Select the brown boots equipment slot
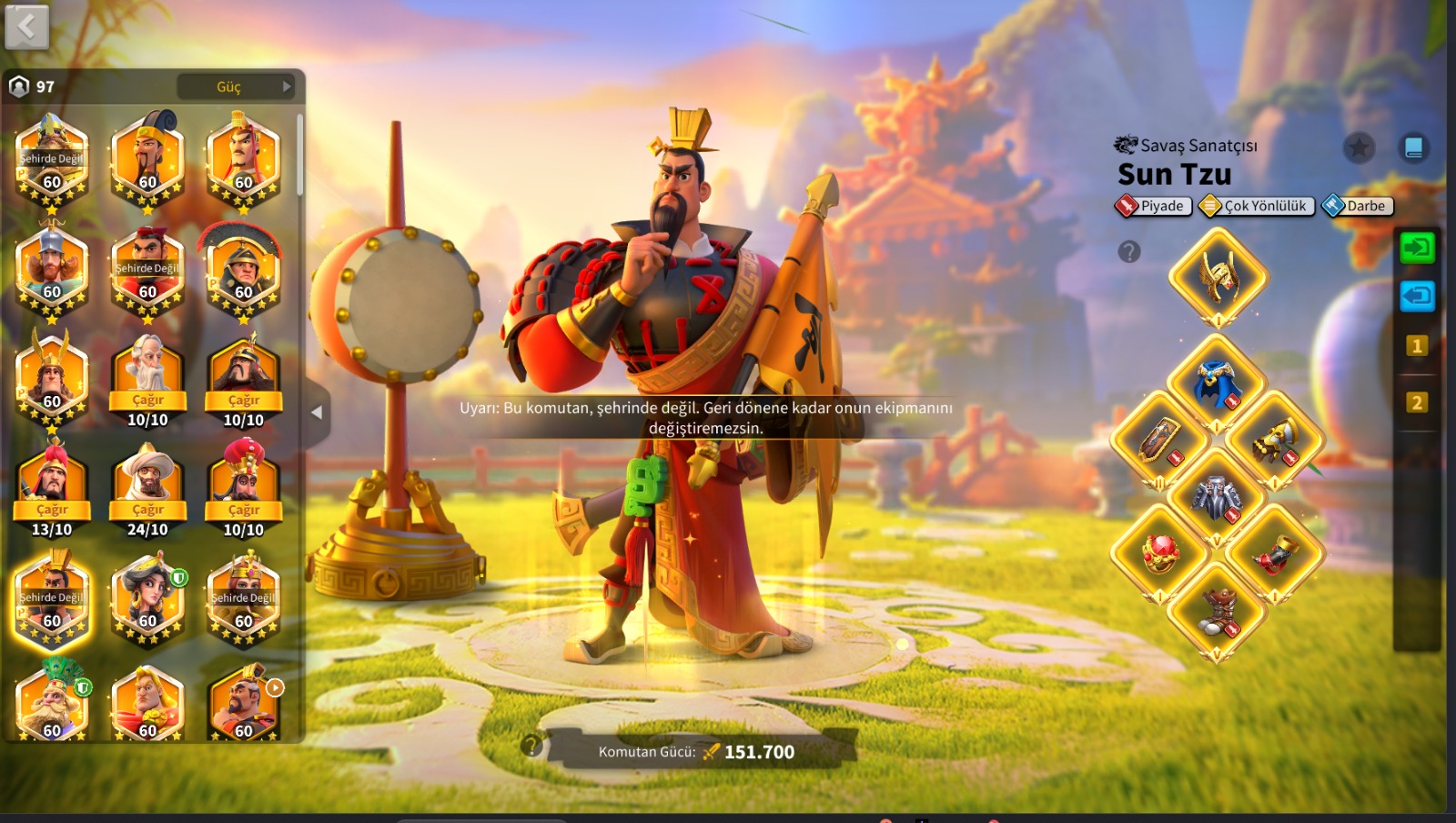The width and height of the screenshot is (1456, 823). (x=1218, y=611)
